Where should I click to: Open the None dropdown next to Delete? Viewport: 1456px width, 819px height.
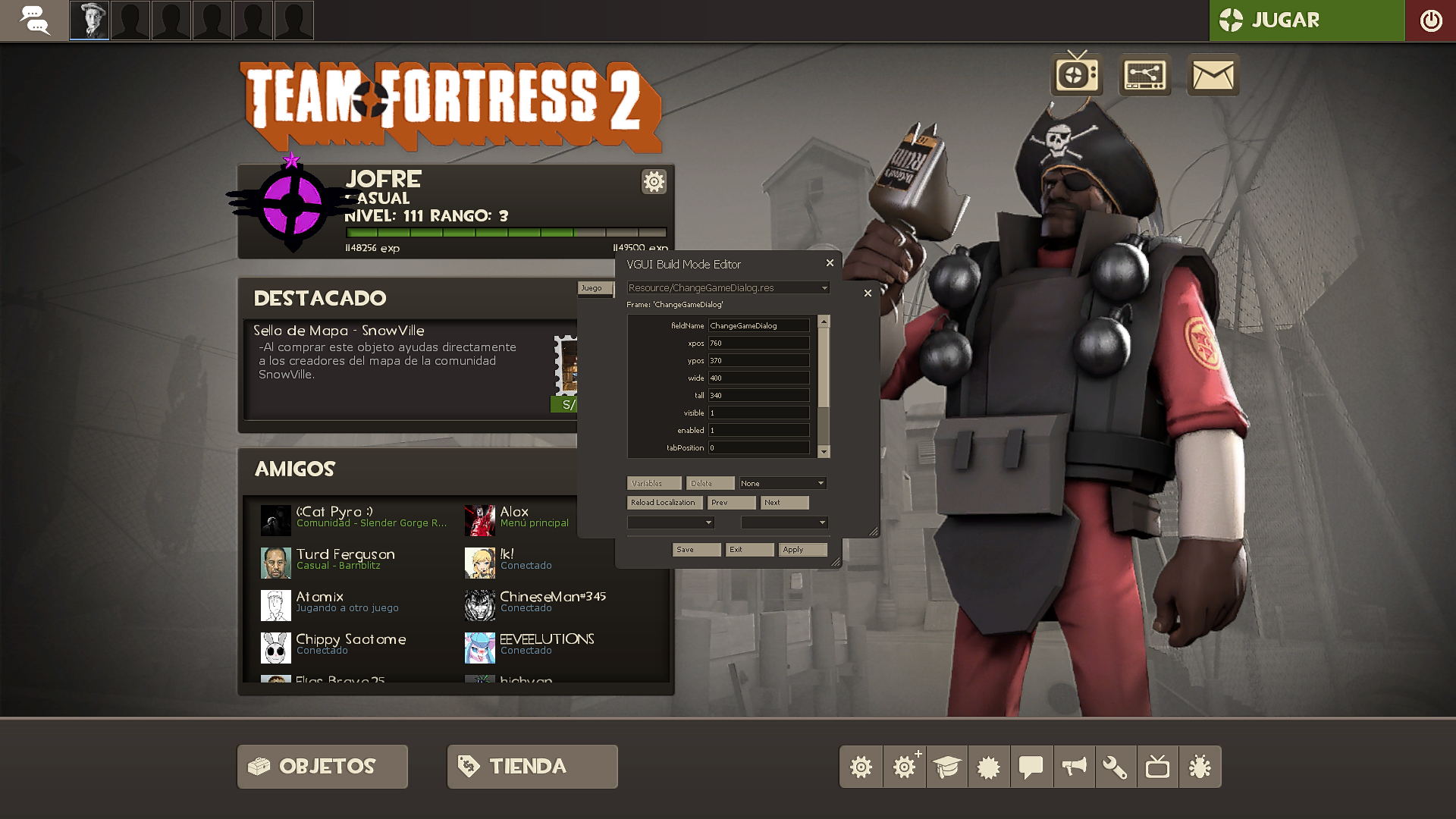(x=783, y=483)
